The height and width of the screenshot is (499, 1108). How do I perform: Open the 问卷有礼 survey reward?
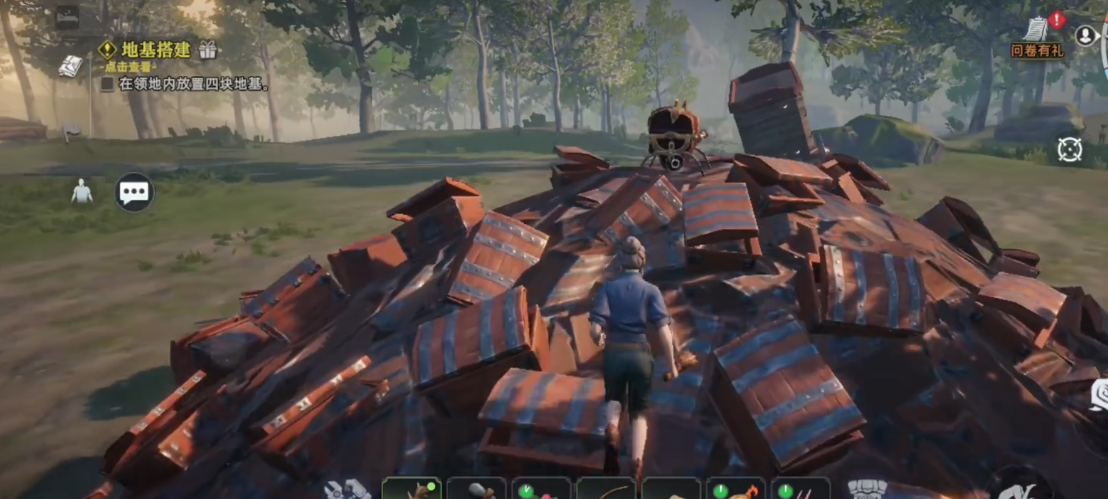click(x=1037, y=35)
